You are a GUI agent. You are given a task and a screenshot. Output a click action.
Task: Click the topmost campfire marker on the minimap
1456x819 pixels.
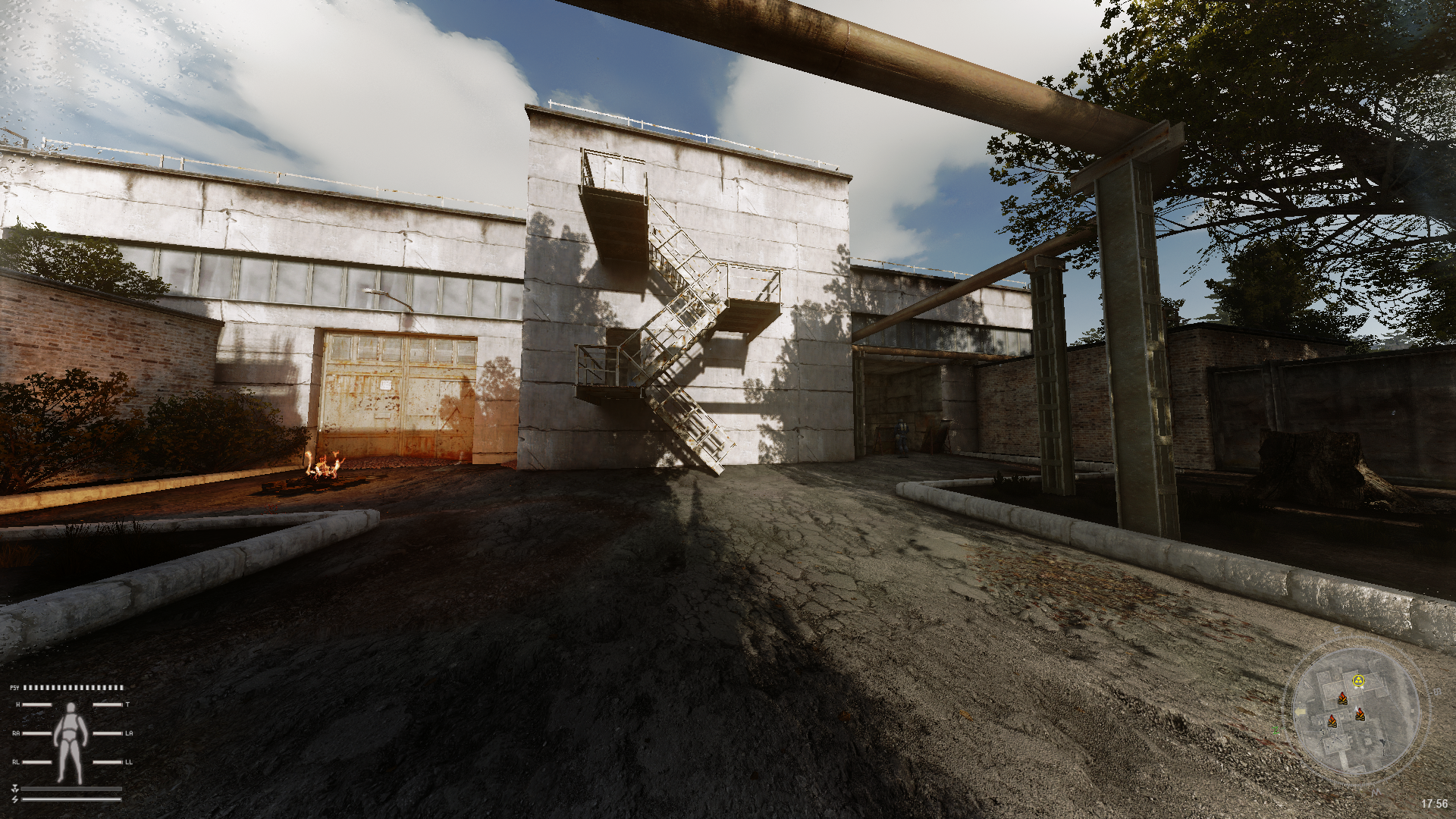(1342, 699)
